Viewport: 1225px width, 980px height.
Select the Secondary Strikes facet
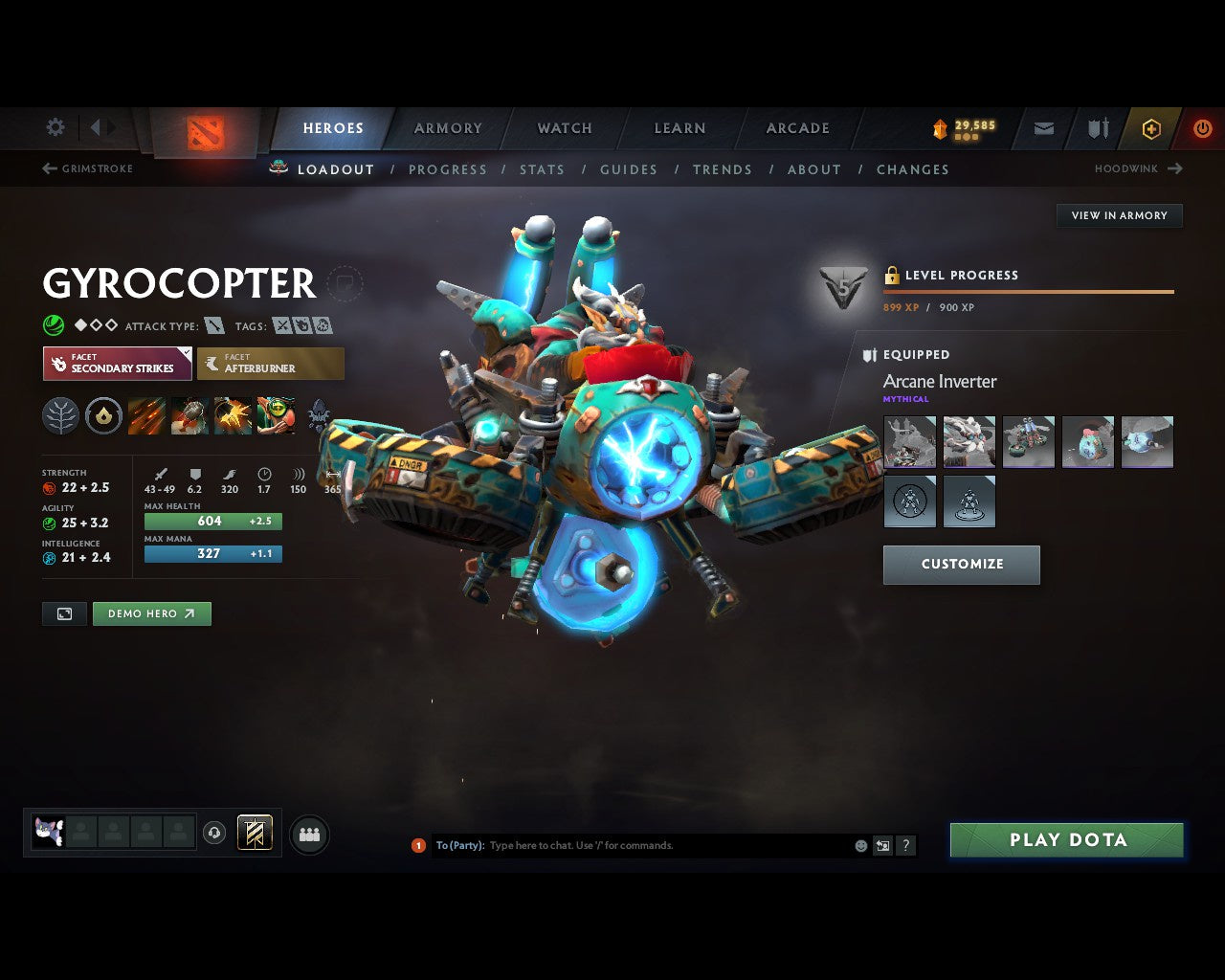tap(117, 364)
